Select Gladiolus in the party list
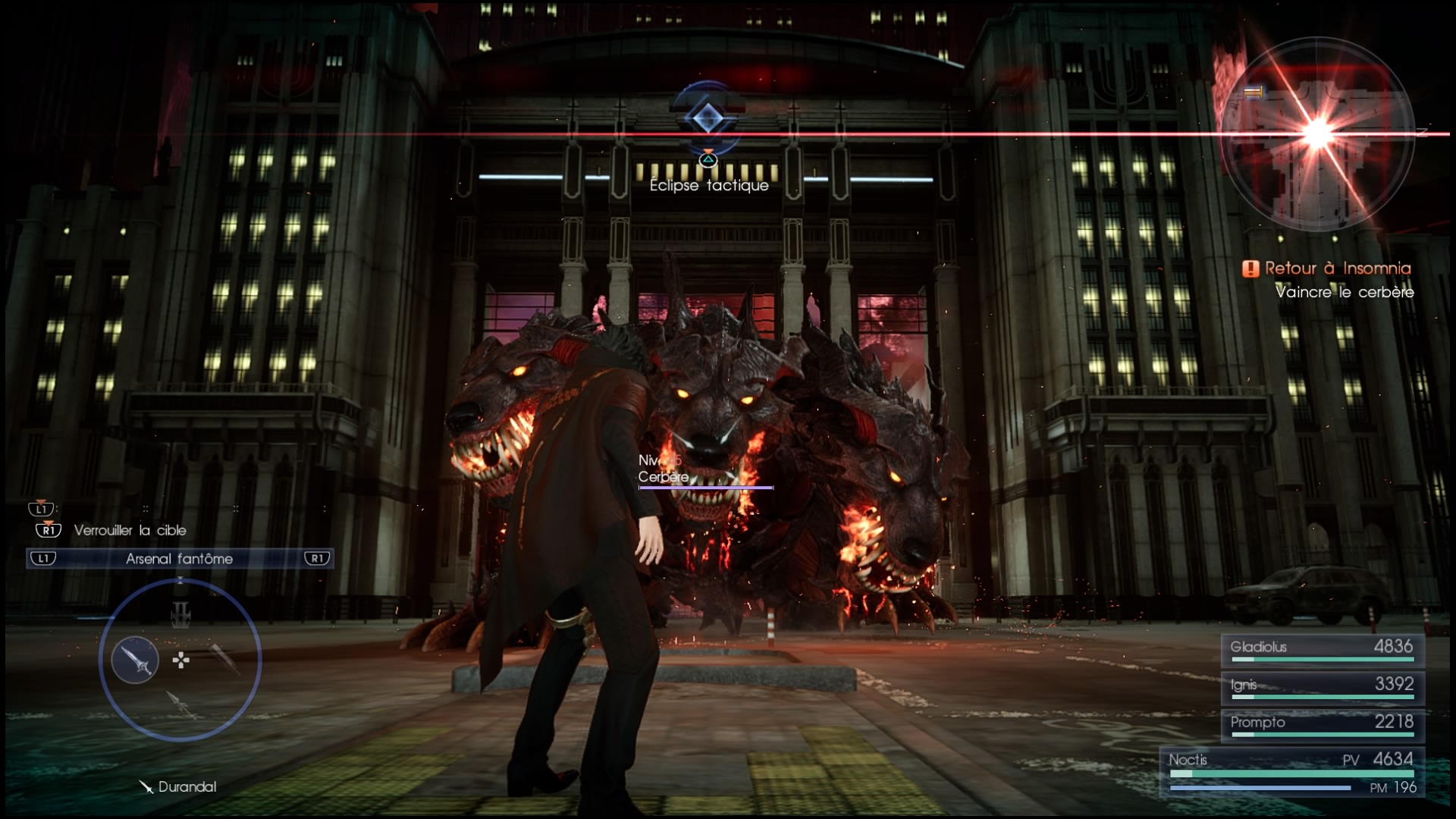Viewport: 1456px width, 819px height. (x=1323, y=649)
